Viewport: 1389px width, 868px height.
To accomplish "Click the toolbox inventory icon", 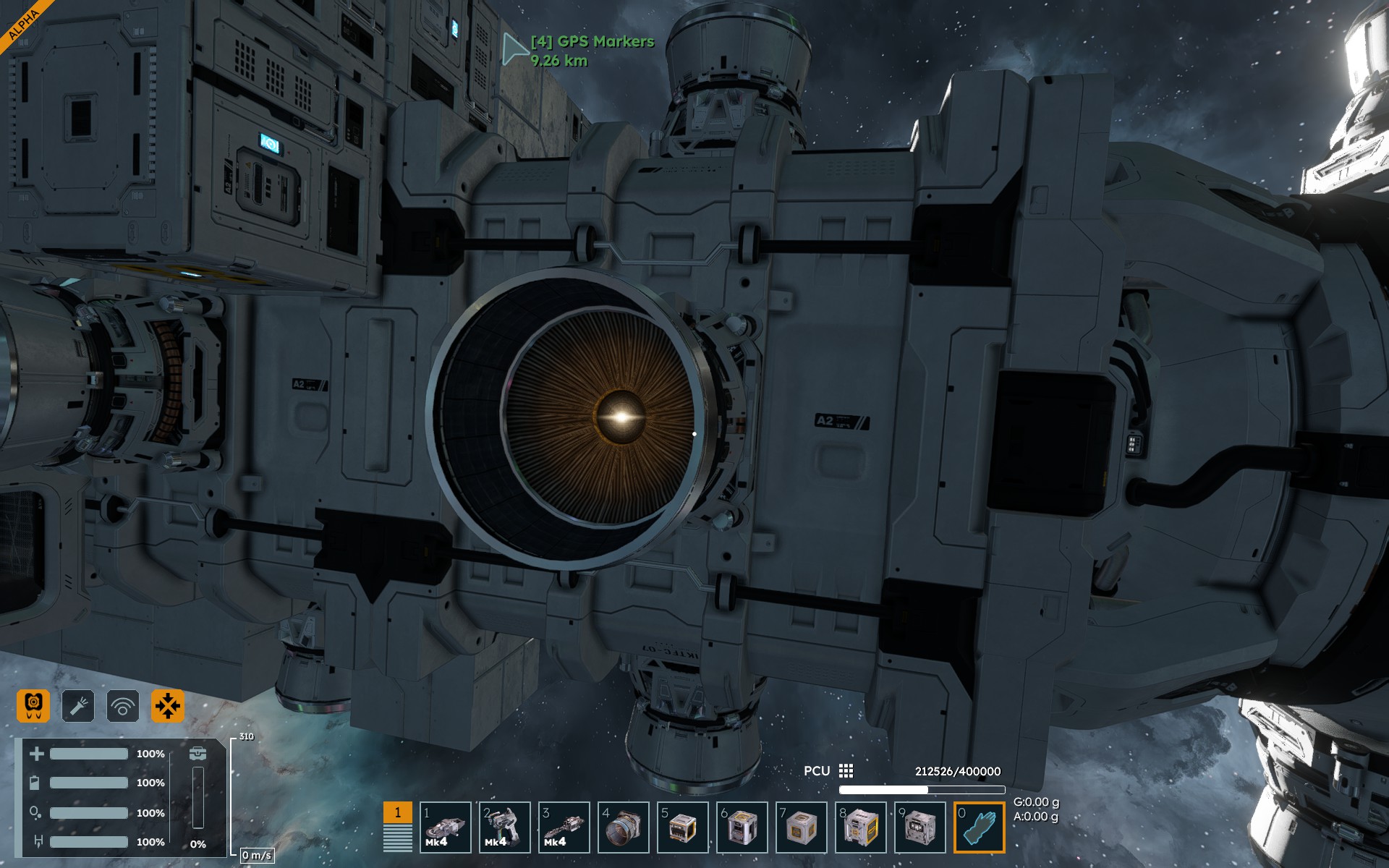I will point(197,754).
